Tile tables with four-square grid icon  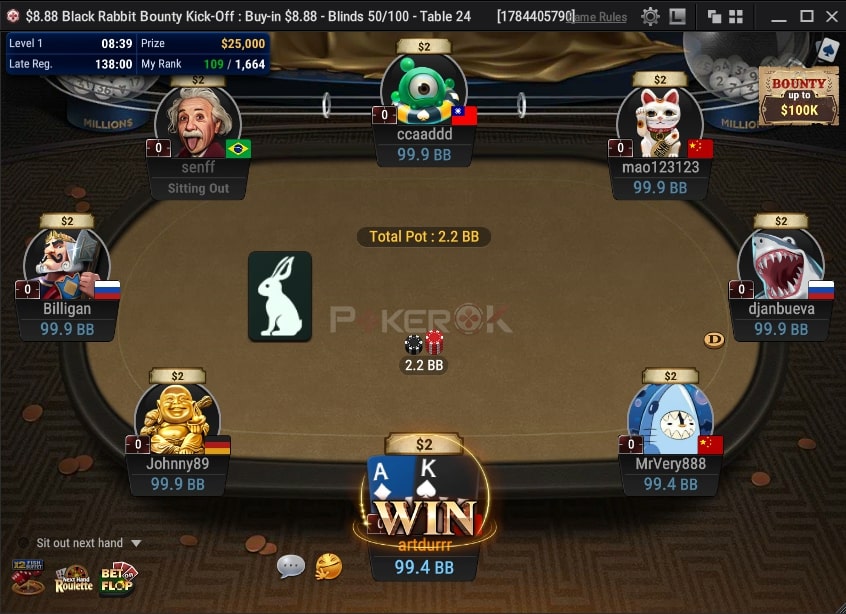736,16
